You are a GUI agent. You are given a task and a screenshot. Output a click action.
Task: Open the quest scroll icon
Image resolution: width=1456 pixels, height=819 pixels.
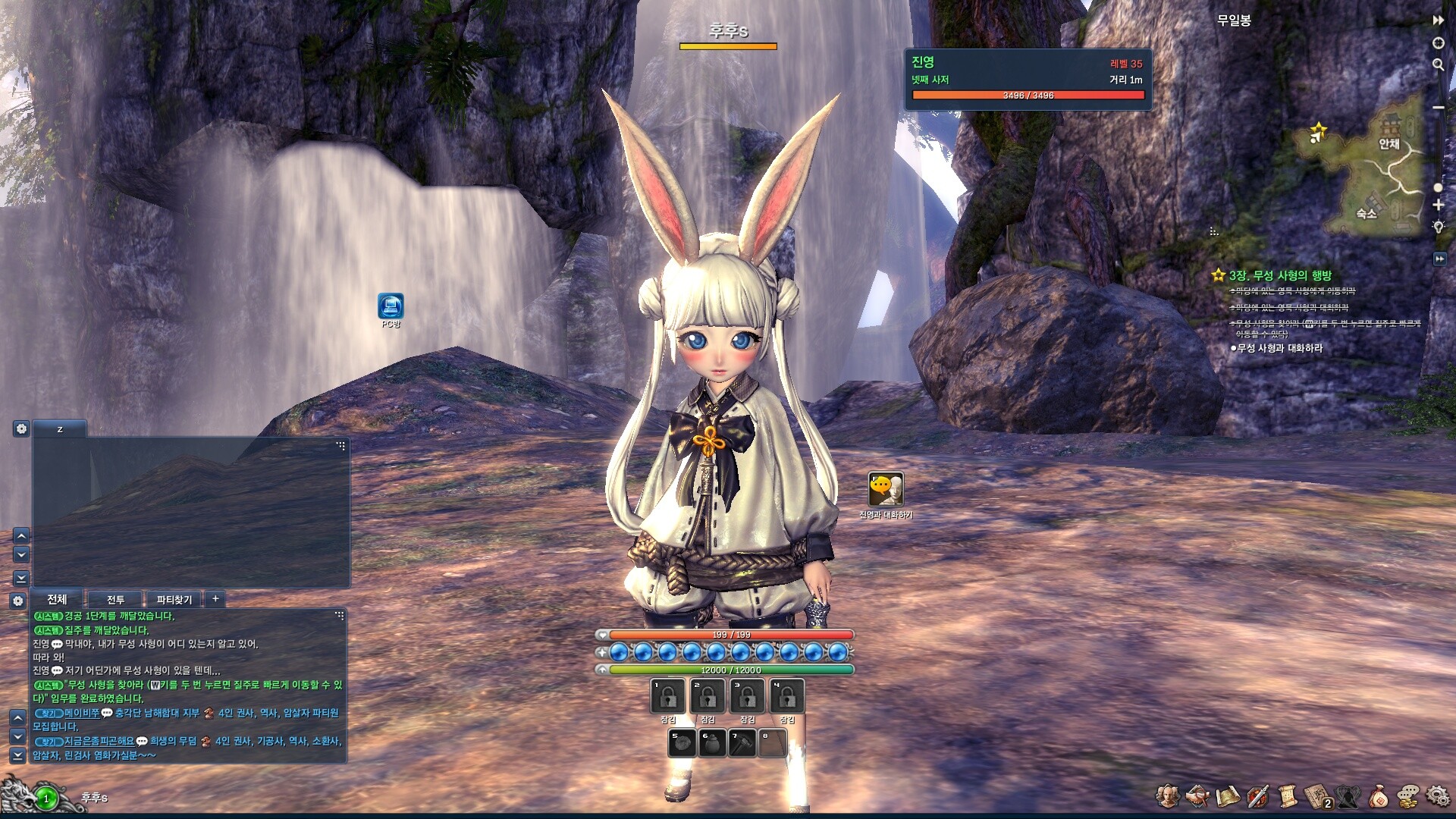1287,795
